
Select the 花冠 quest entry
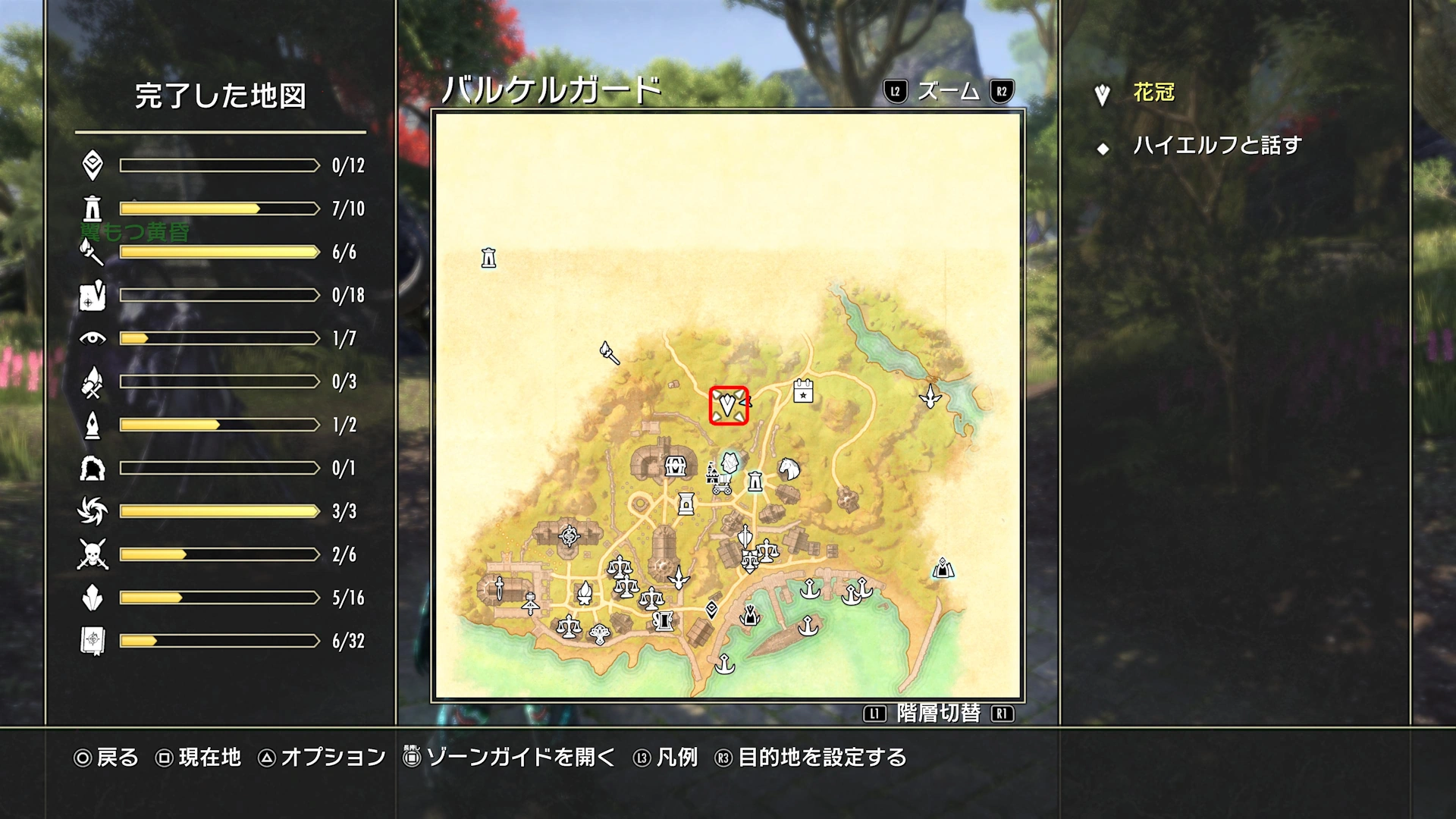1153,93
